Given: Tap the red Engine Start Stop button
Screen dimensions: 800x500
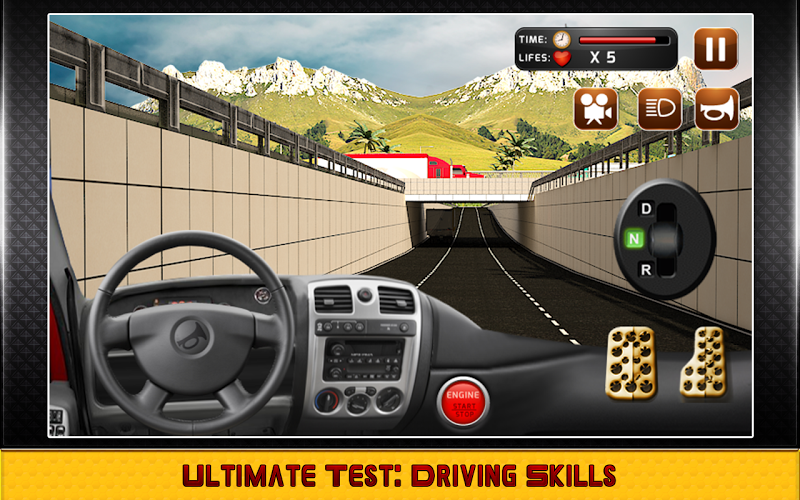Looking at the screenshot, I should point(464,402).
